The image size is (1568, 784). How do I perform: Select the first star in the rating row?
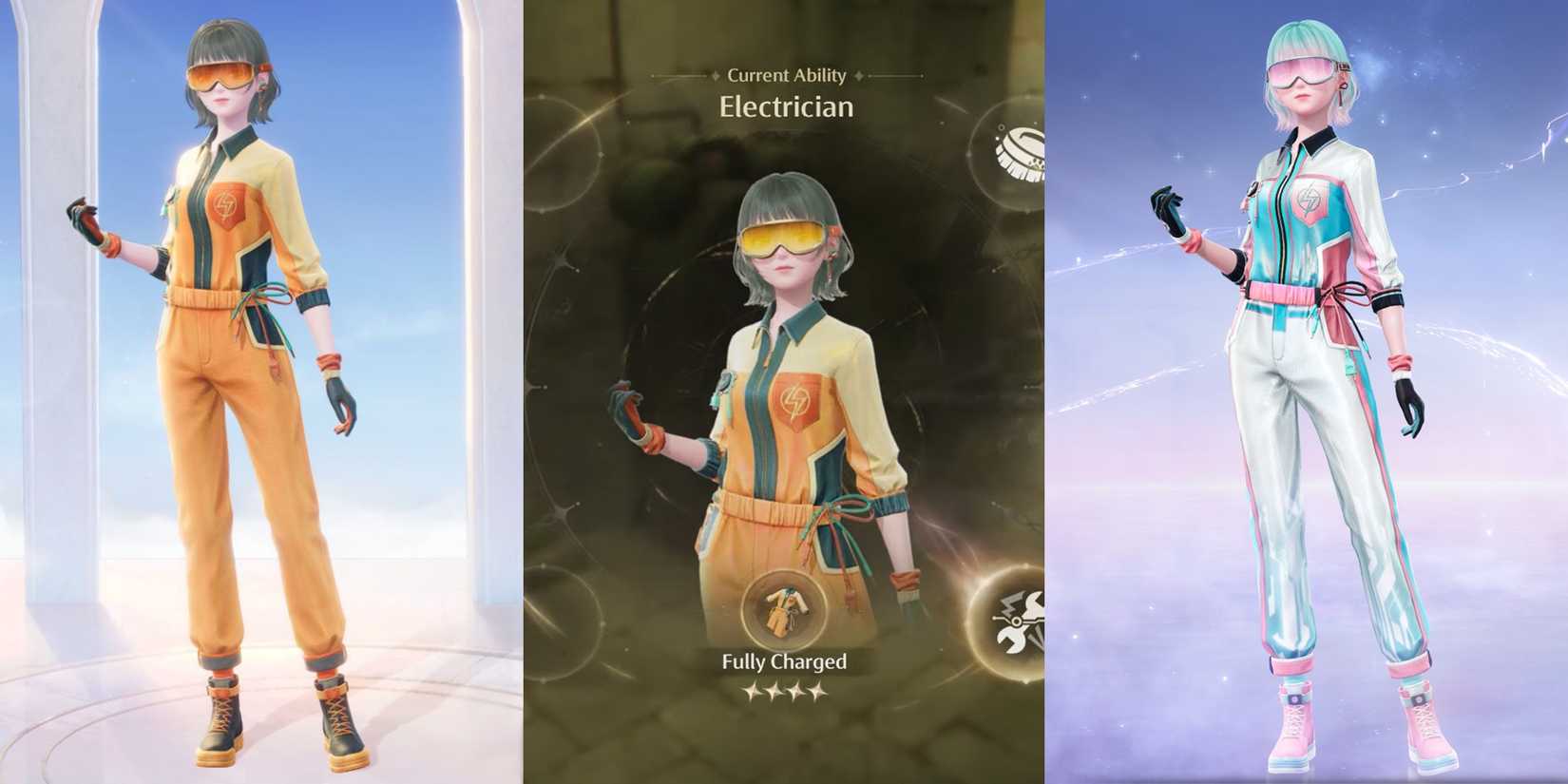click(750, 692)
